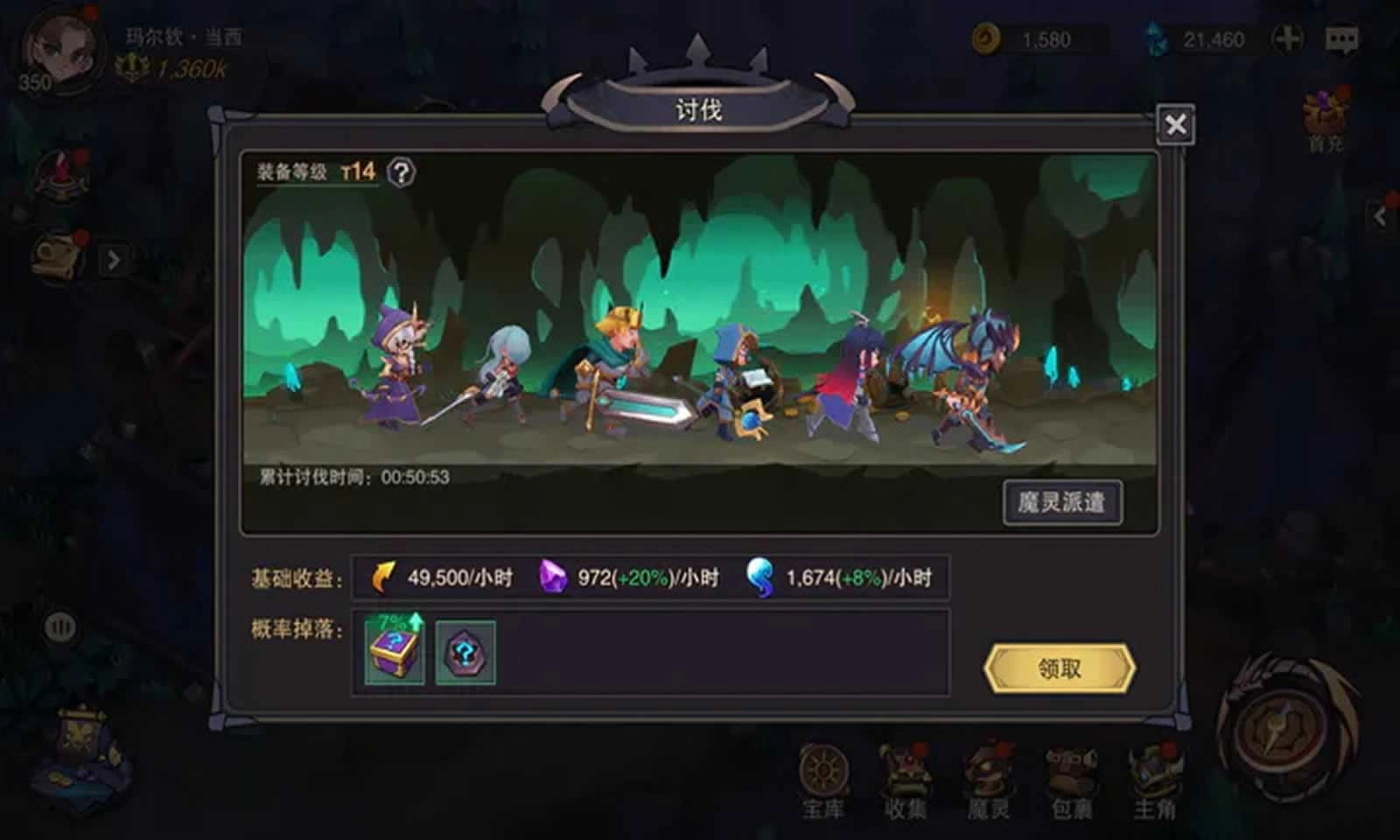Close the 讨伐 expedition dialog
The width and height of the screenshot is (1400, 840).
pos(1179,124)
